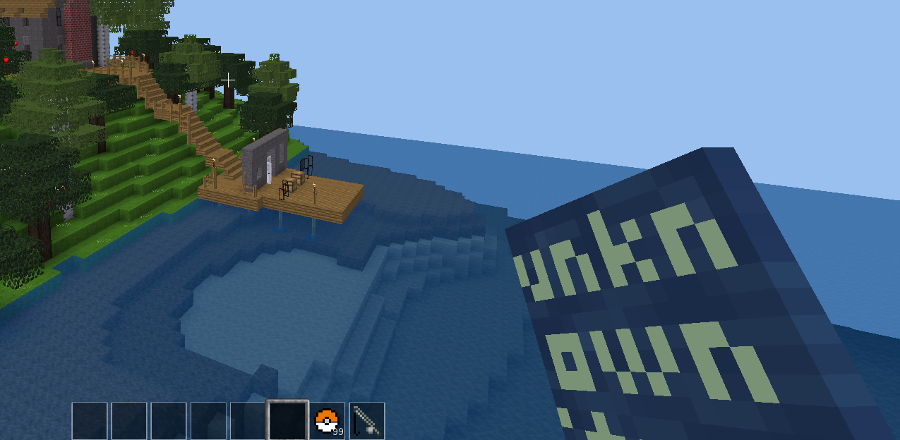900x440 pixels.
Task: Click the highlighted selected hotbar slot
Action: pyautogui.click(x=287, y=421)
